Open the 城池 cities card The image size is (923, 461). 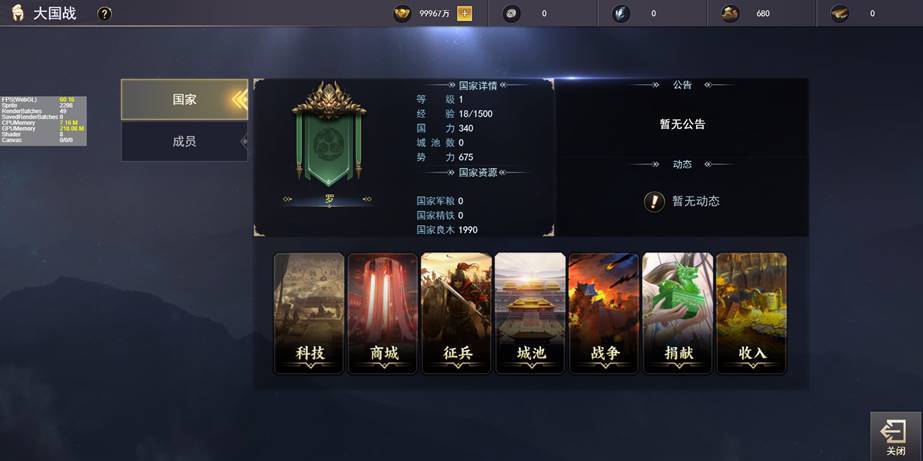(531, 313)
